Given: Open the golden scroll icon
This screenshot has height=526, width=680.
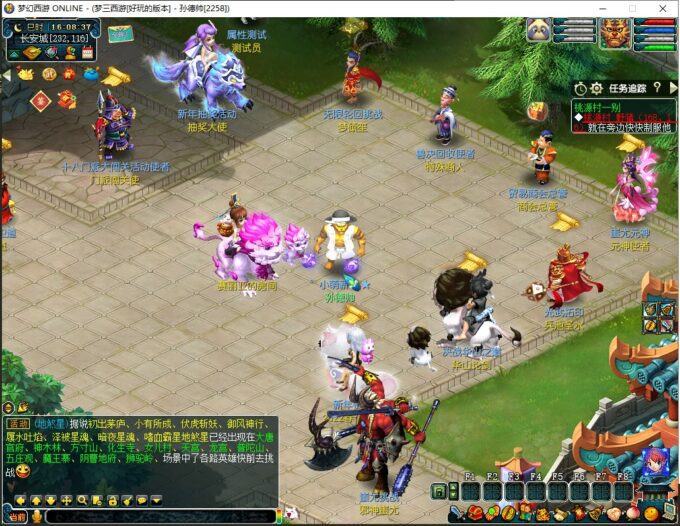Looking at the screenshot, I should click(x=116, y=75).
